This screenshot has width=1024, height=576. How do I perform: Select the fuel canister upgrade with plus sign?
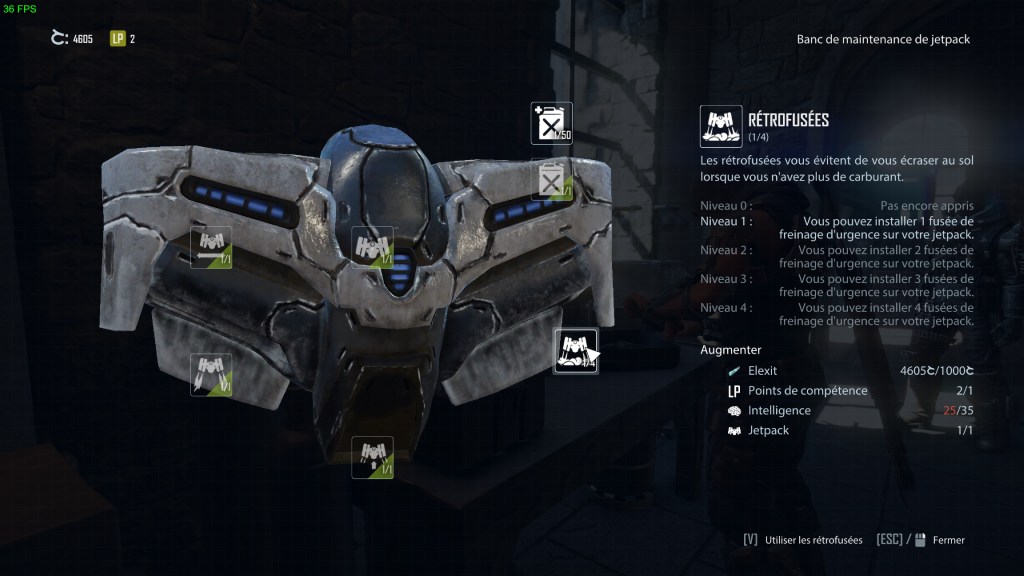pyautogui.click(x=551, y=123)
